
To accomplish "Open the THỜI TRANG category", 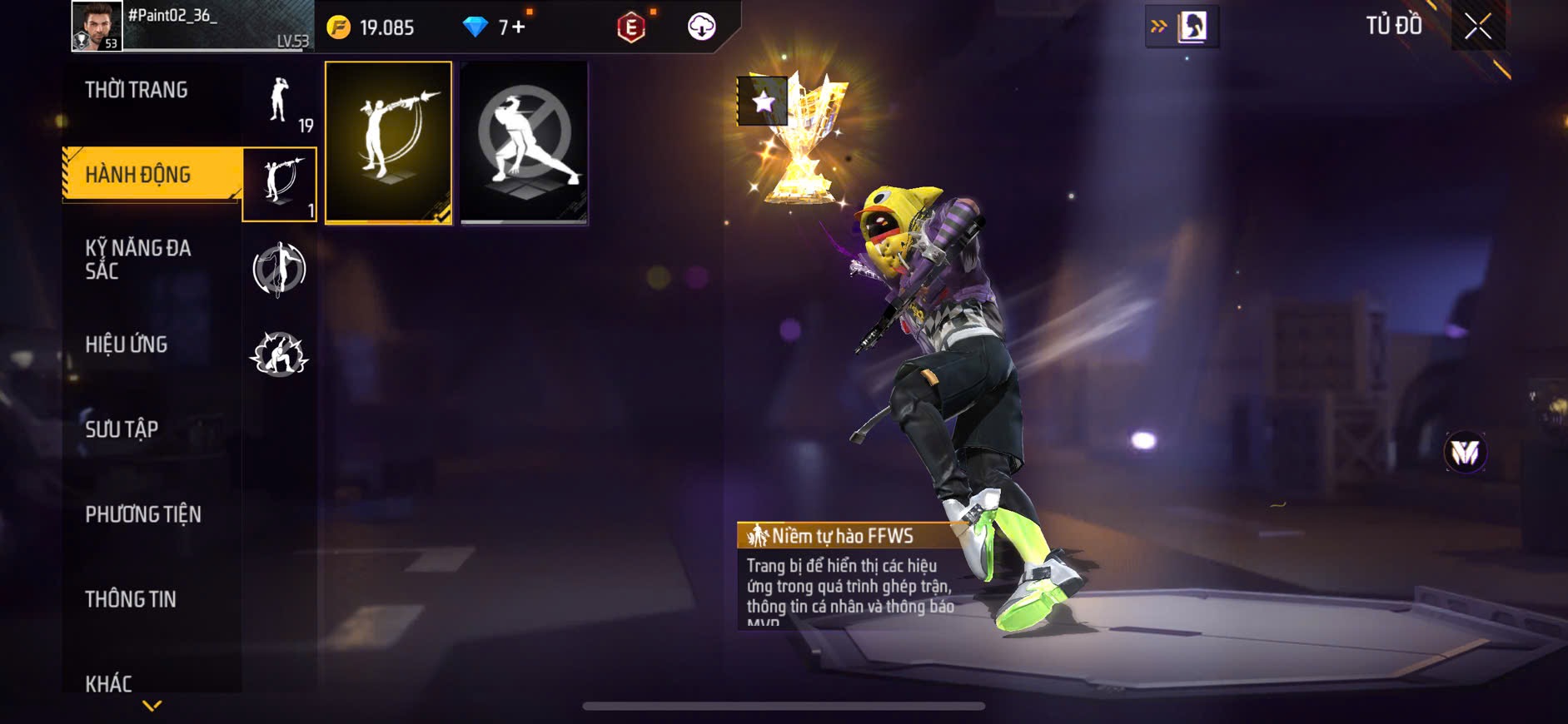I will 137,90.
